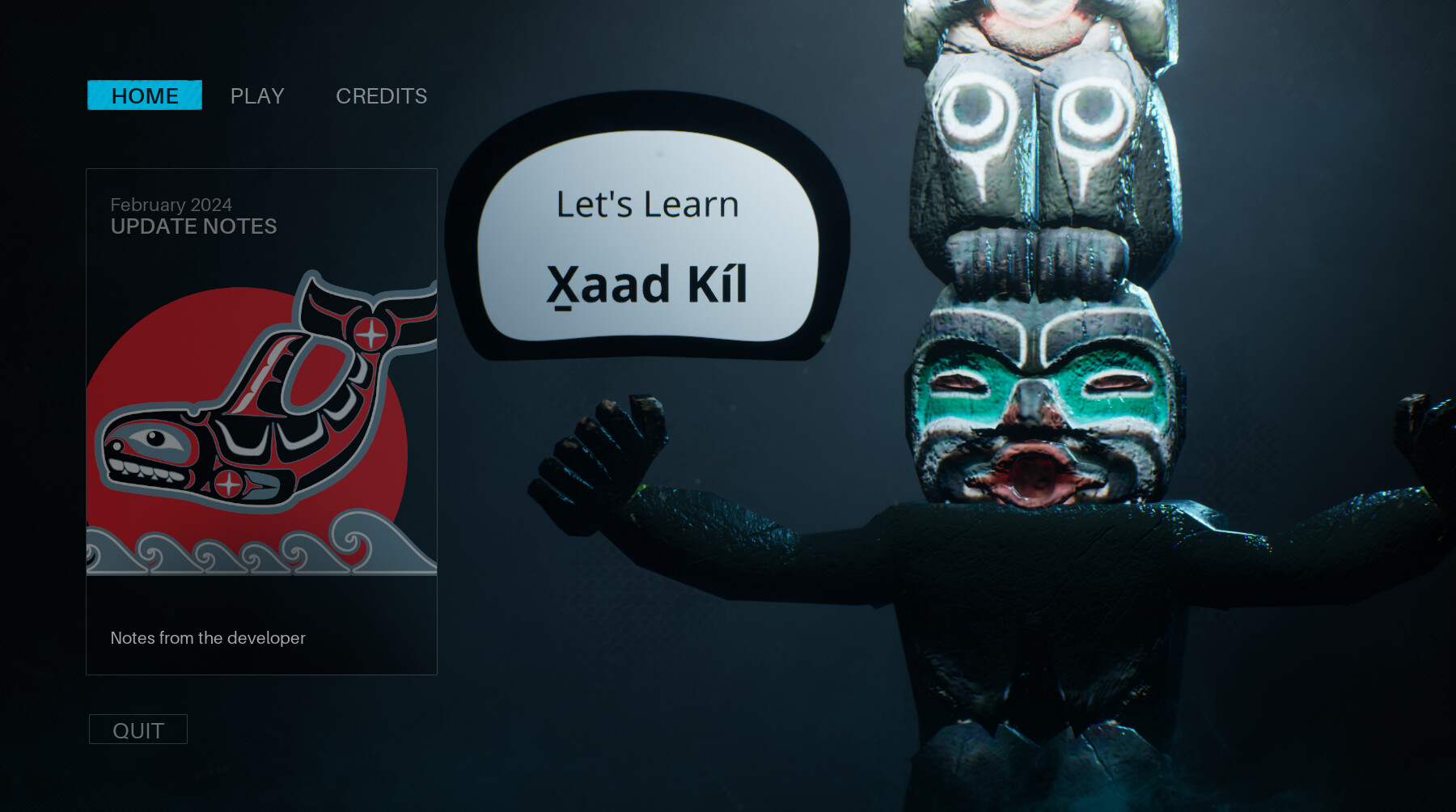
Task: Click the UPDATE NOTES heading
Action: click(x=193, y=227)
